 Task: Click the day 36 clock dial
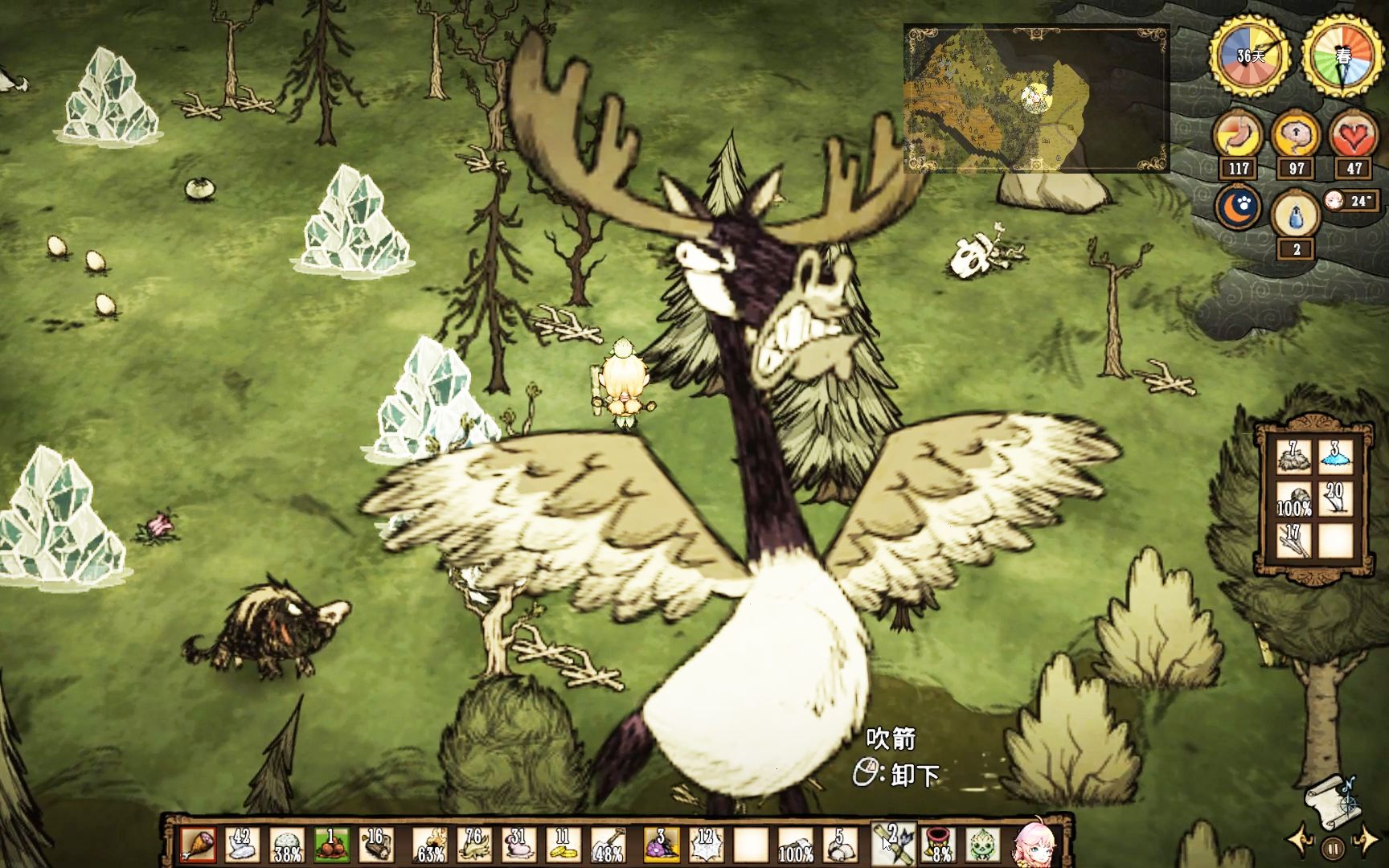click(x=1250, y=56)
